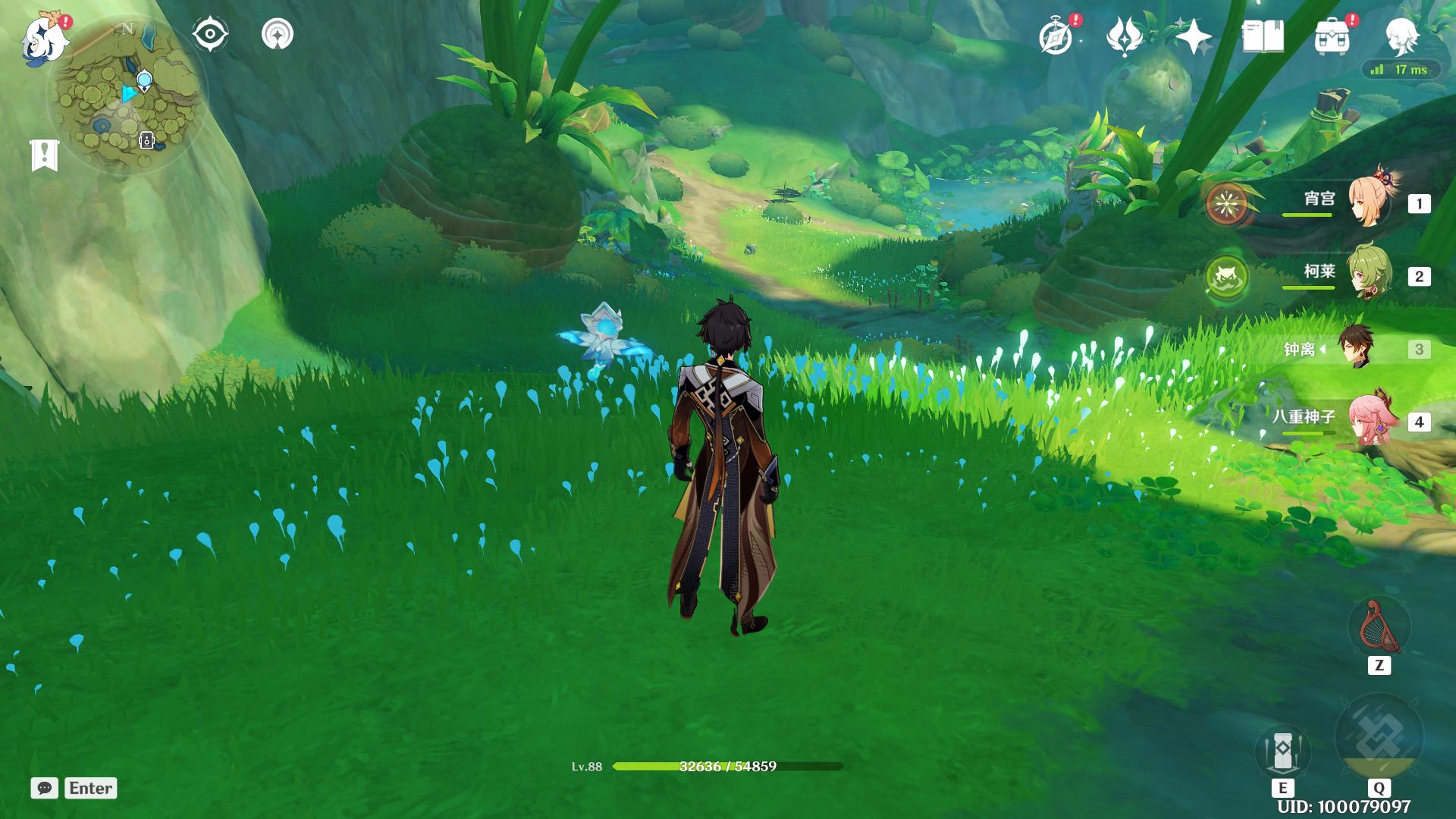Activate the elemental burst icon
1456x819 pixels.
pos(1379,737)
